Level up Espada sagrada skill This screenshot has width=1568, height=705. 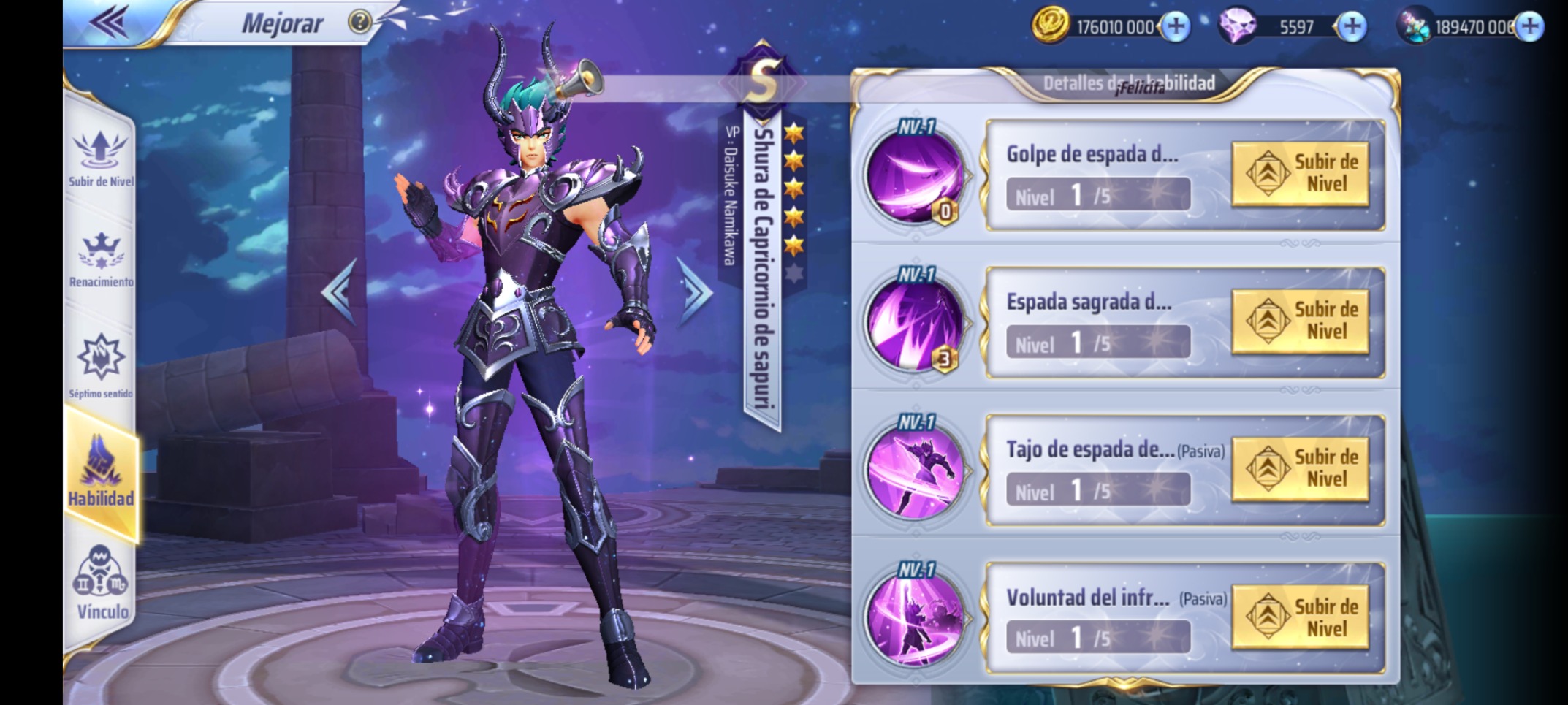coord(1300,321)
